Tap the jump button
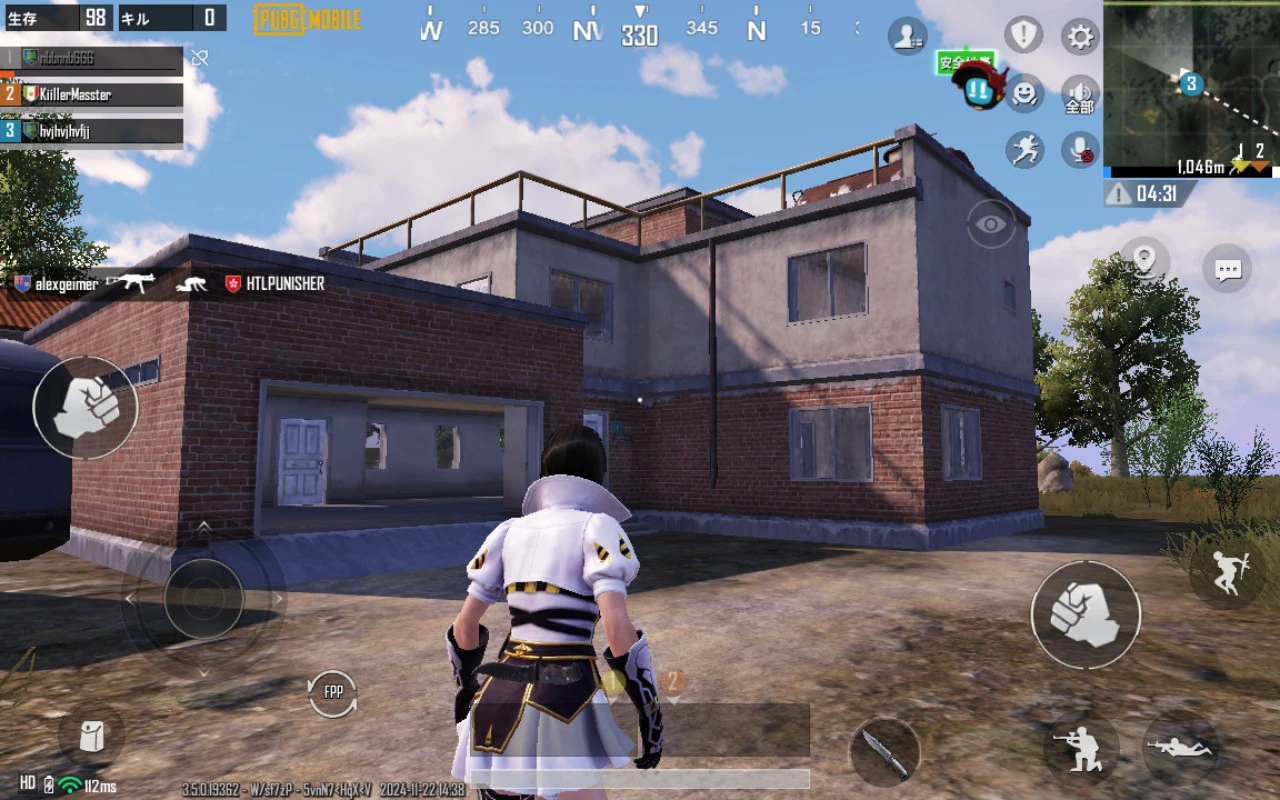The image size is (1280, 800). point(1227,572)
